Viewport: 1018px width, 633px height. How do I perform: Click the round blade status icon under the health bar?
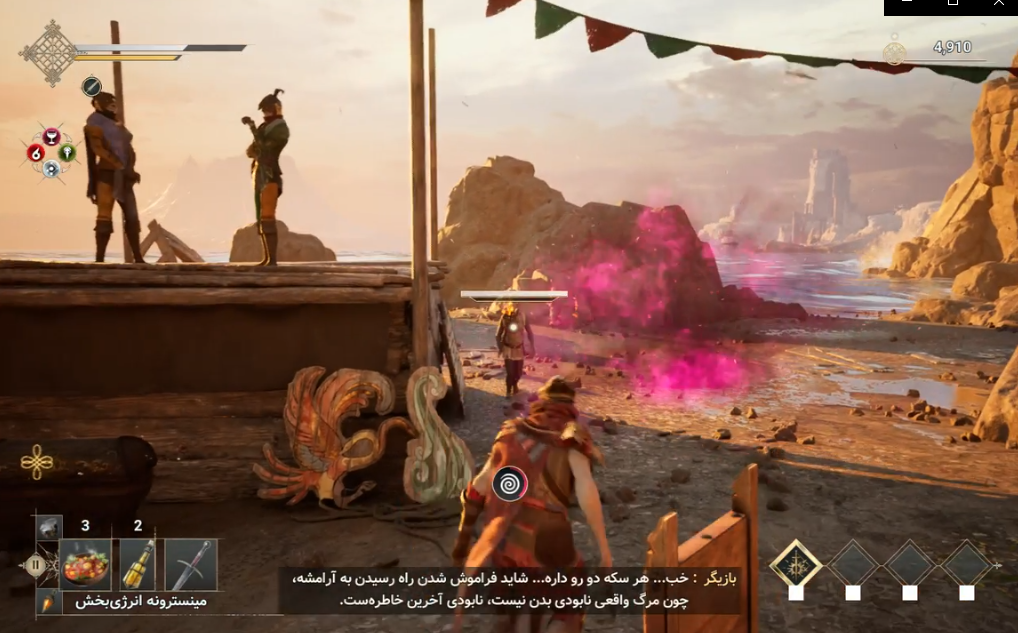click(x=91, y=87)
